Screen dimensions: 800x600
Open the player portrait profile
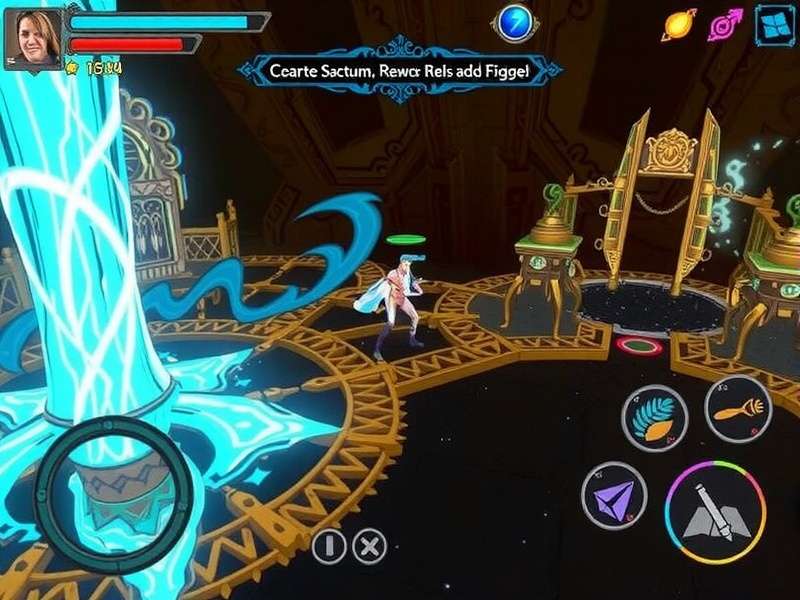point(32,38)
